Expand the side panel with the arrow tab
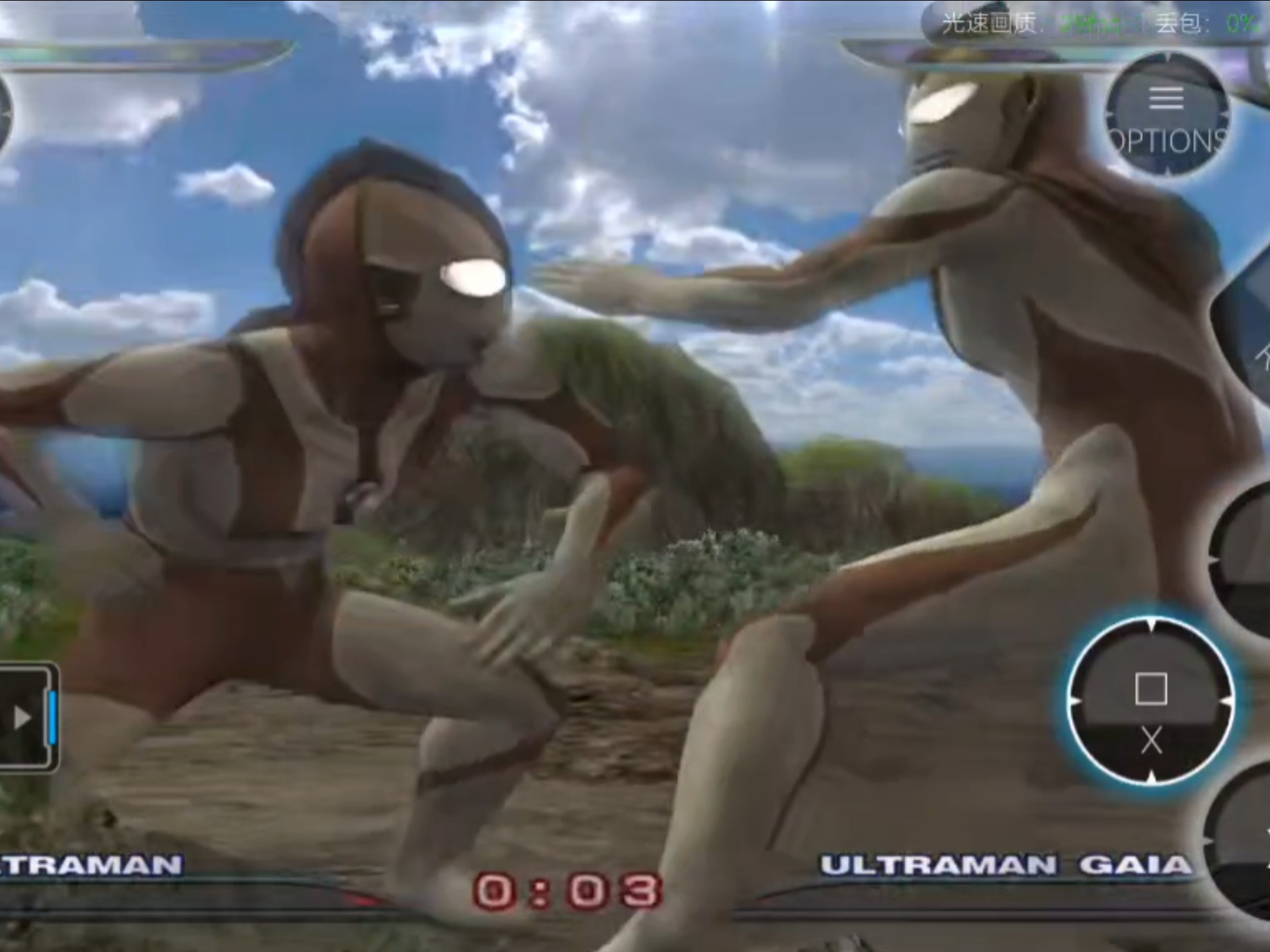 pos(25,717)
